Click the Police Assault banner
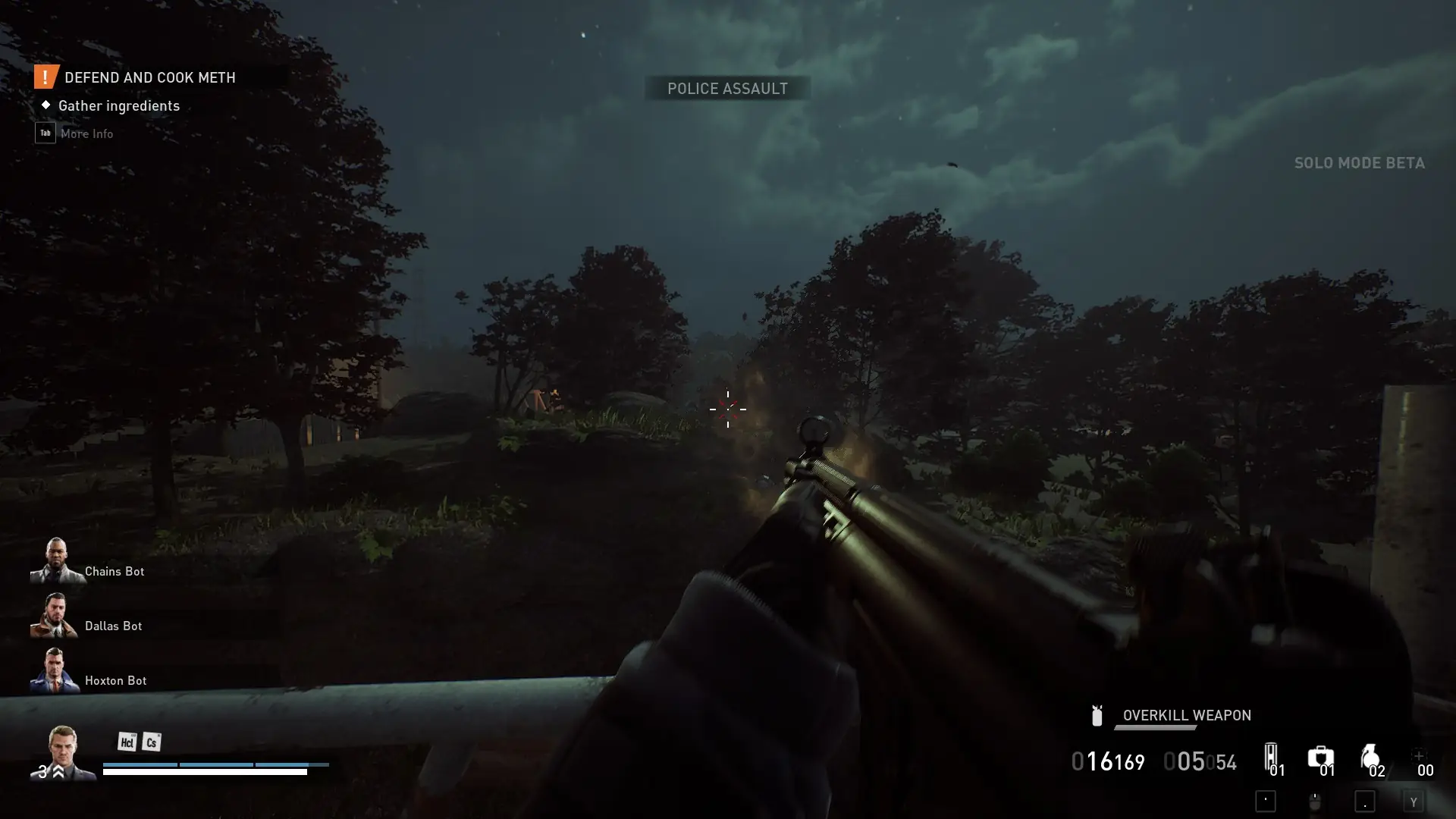 727,89
